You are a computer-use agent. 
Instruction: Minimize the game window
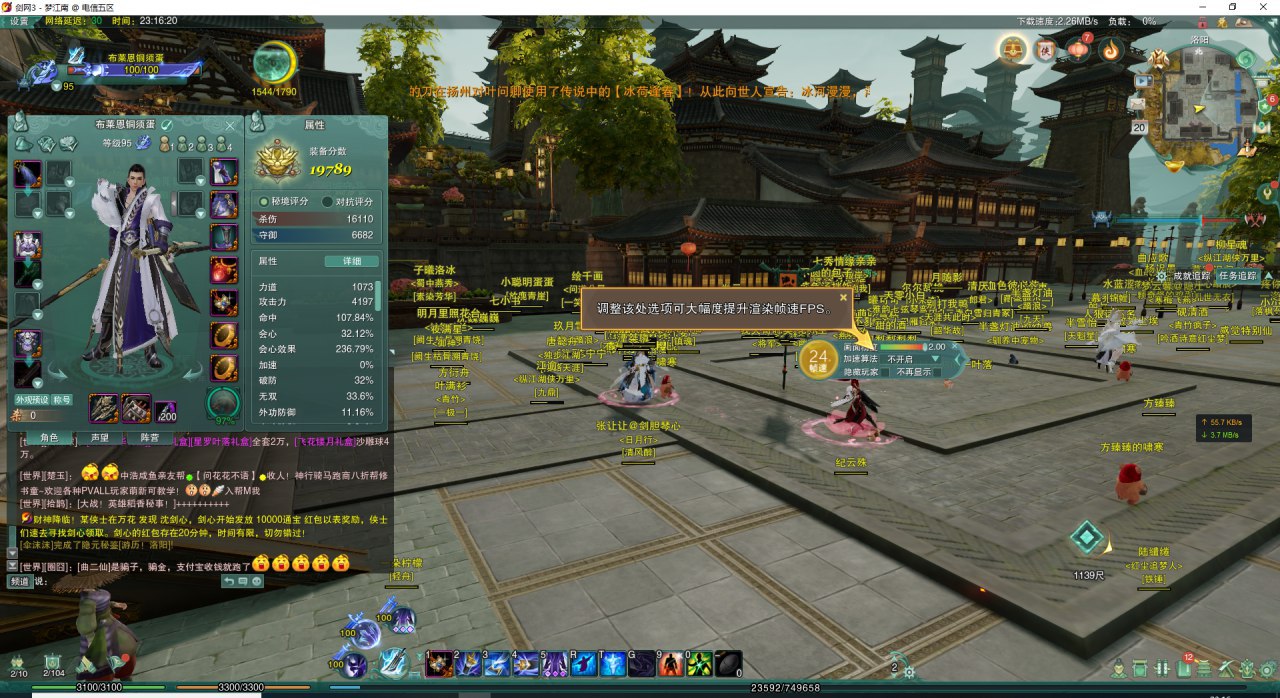1204,6
